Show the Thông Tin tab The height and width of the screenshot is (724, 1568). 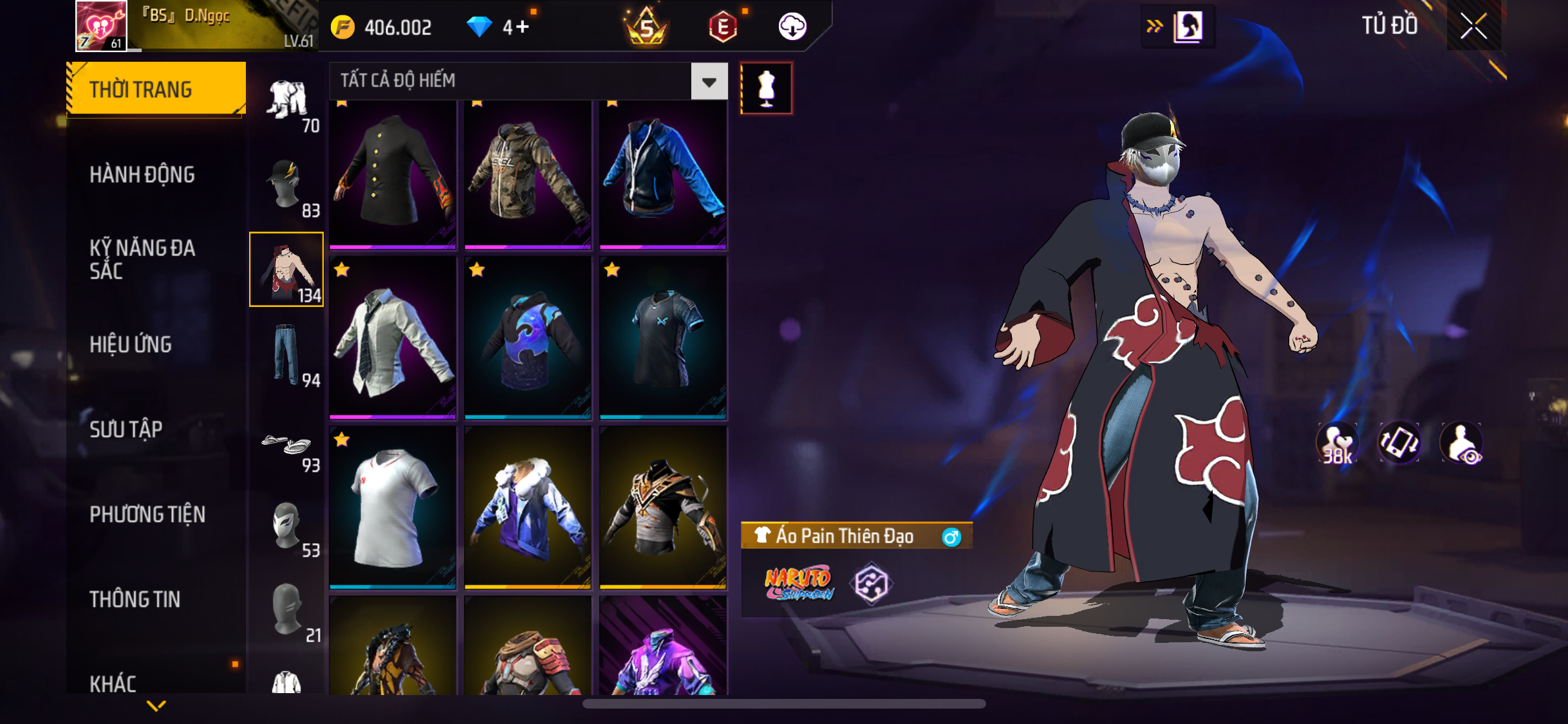(x=135, y=599)
